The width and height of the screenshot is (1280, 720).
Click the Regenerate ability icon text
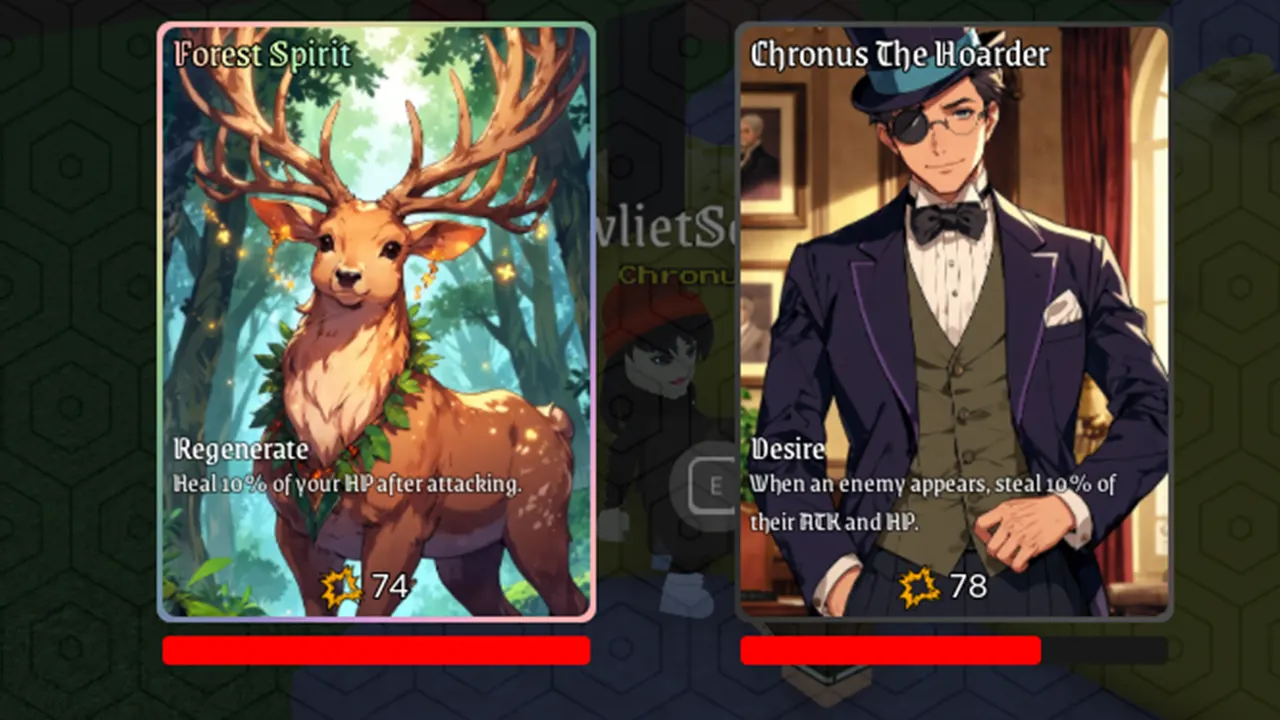click(240, 450)
